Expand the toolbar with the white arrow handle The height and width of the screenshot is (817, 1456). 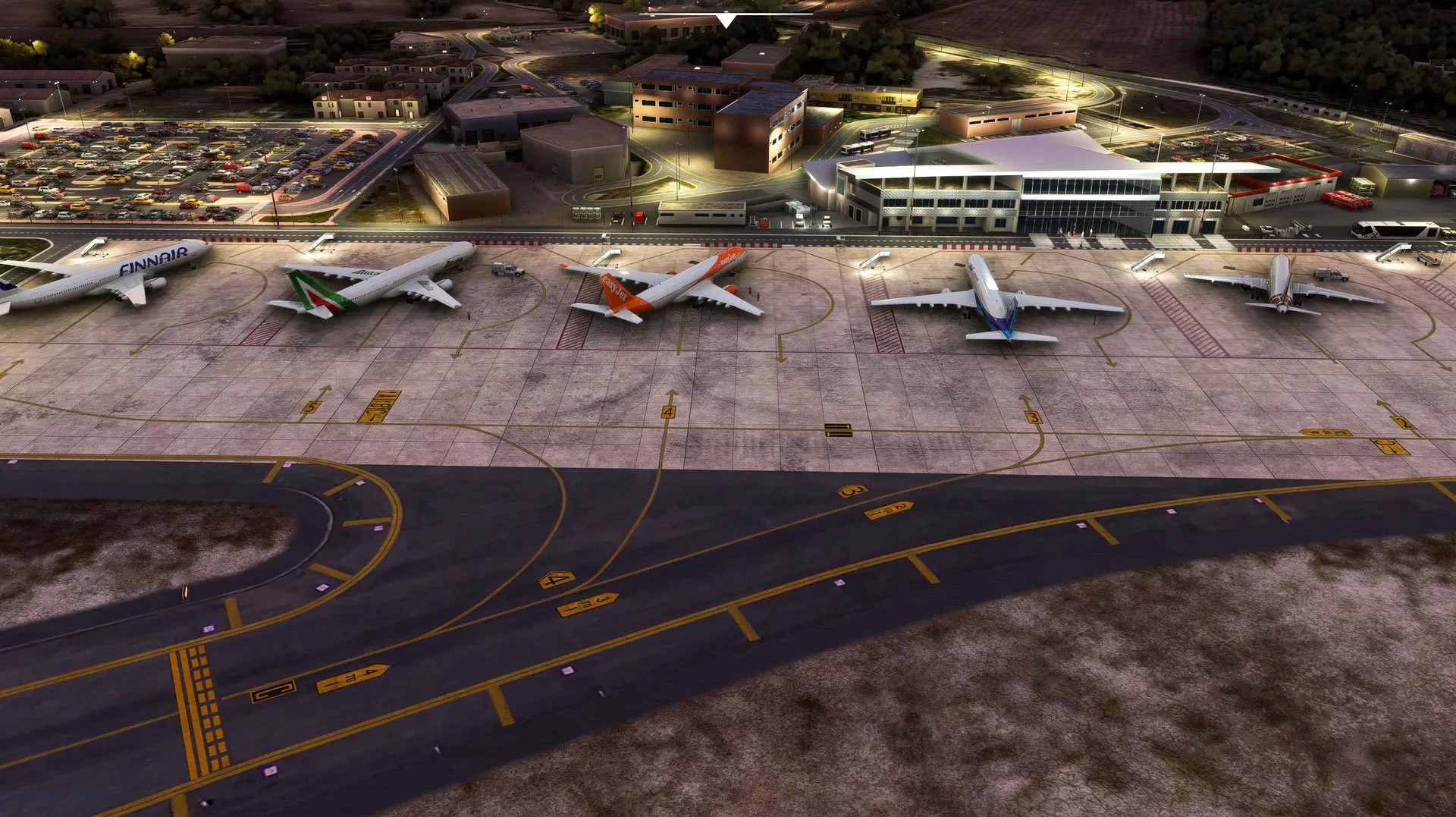point(726,20)
